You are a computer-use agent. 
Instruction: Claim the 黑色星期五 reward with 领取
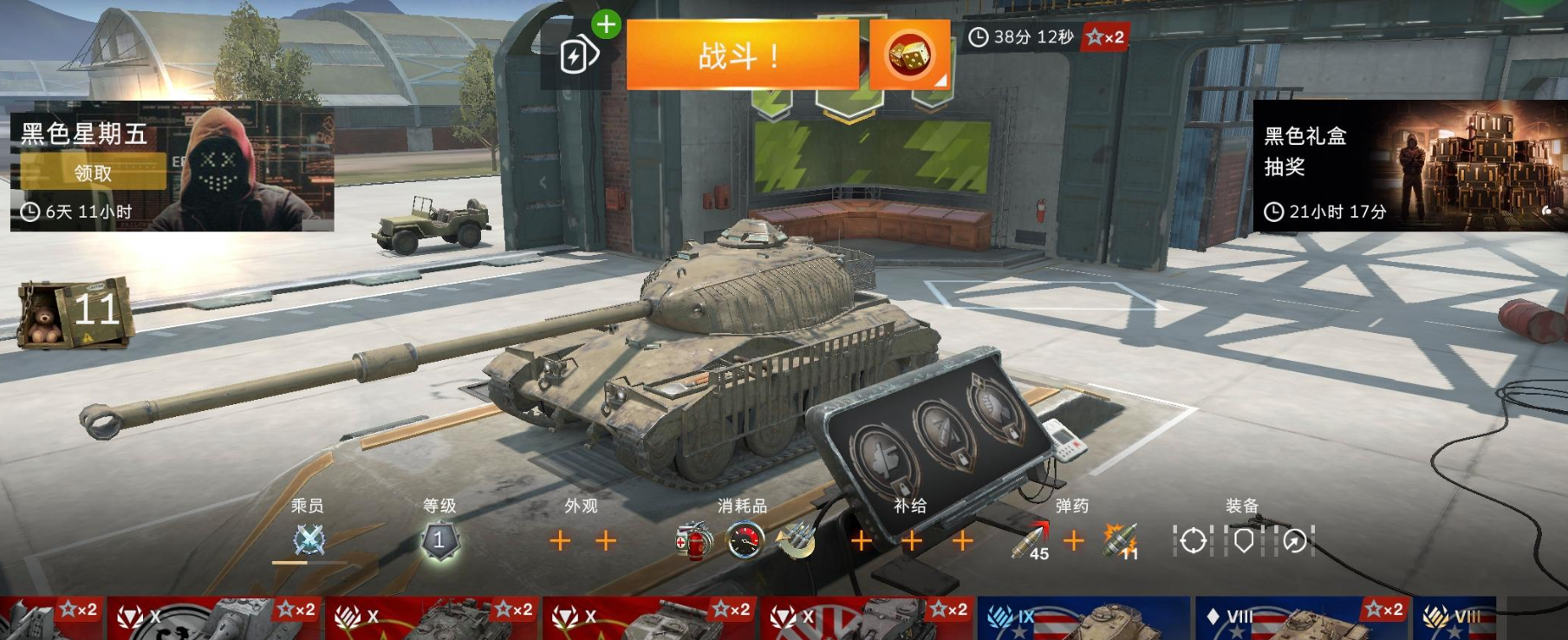click(93, 172)
